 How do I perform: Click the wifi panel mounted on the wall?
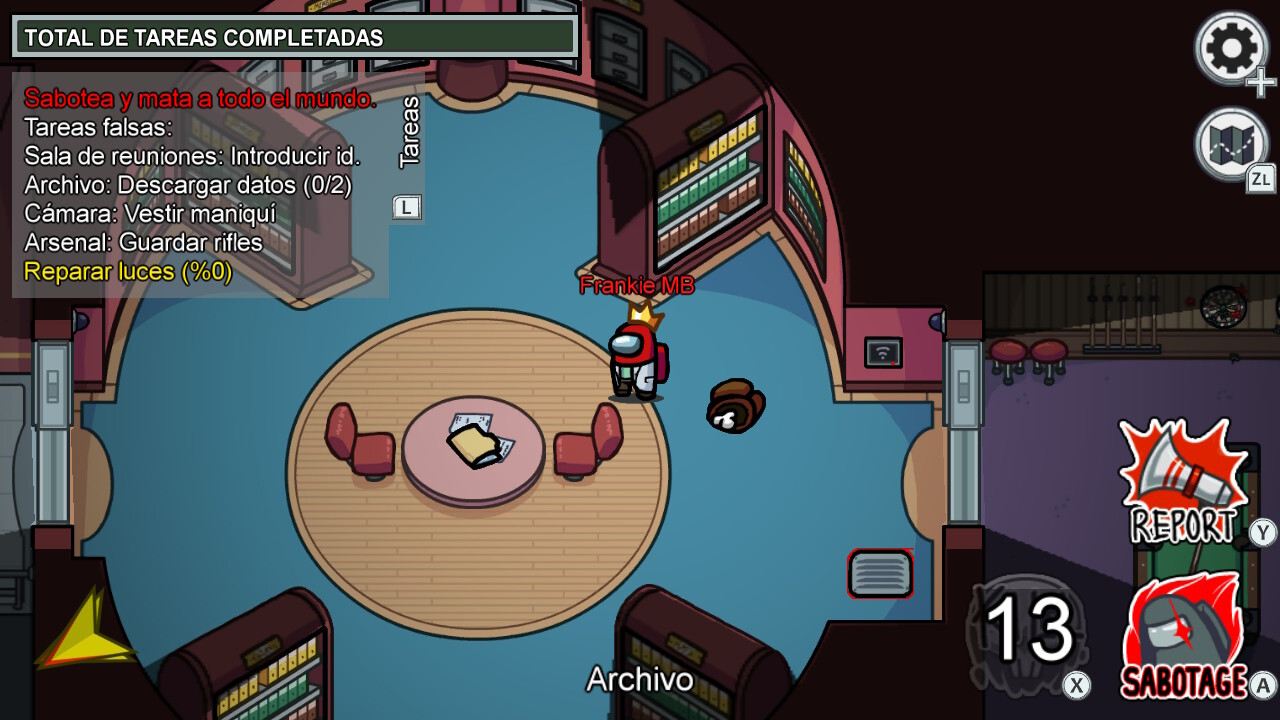(x=882, y=353)
